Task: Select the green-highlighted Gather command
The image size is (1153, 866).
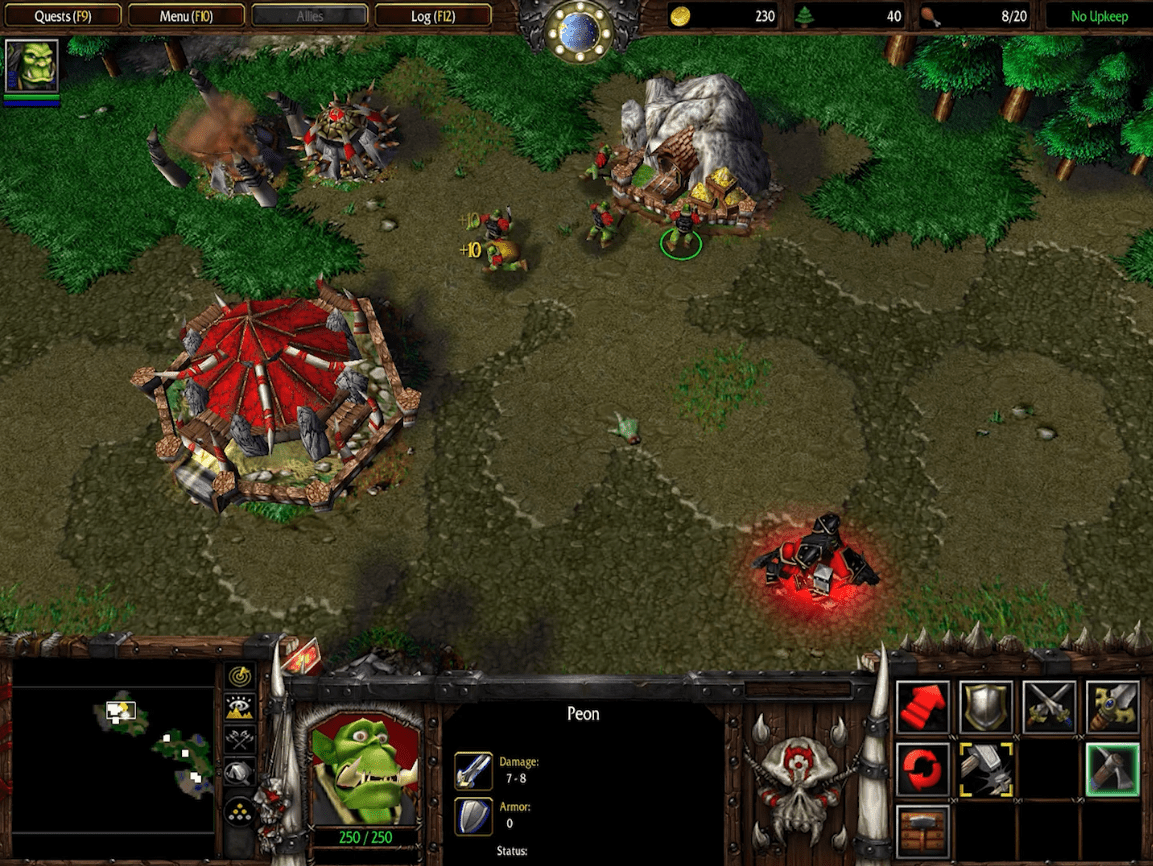Action: coord(1113,769)
